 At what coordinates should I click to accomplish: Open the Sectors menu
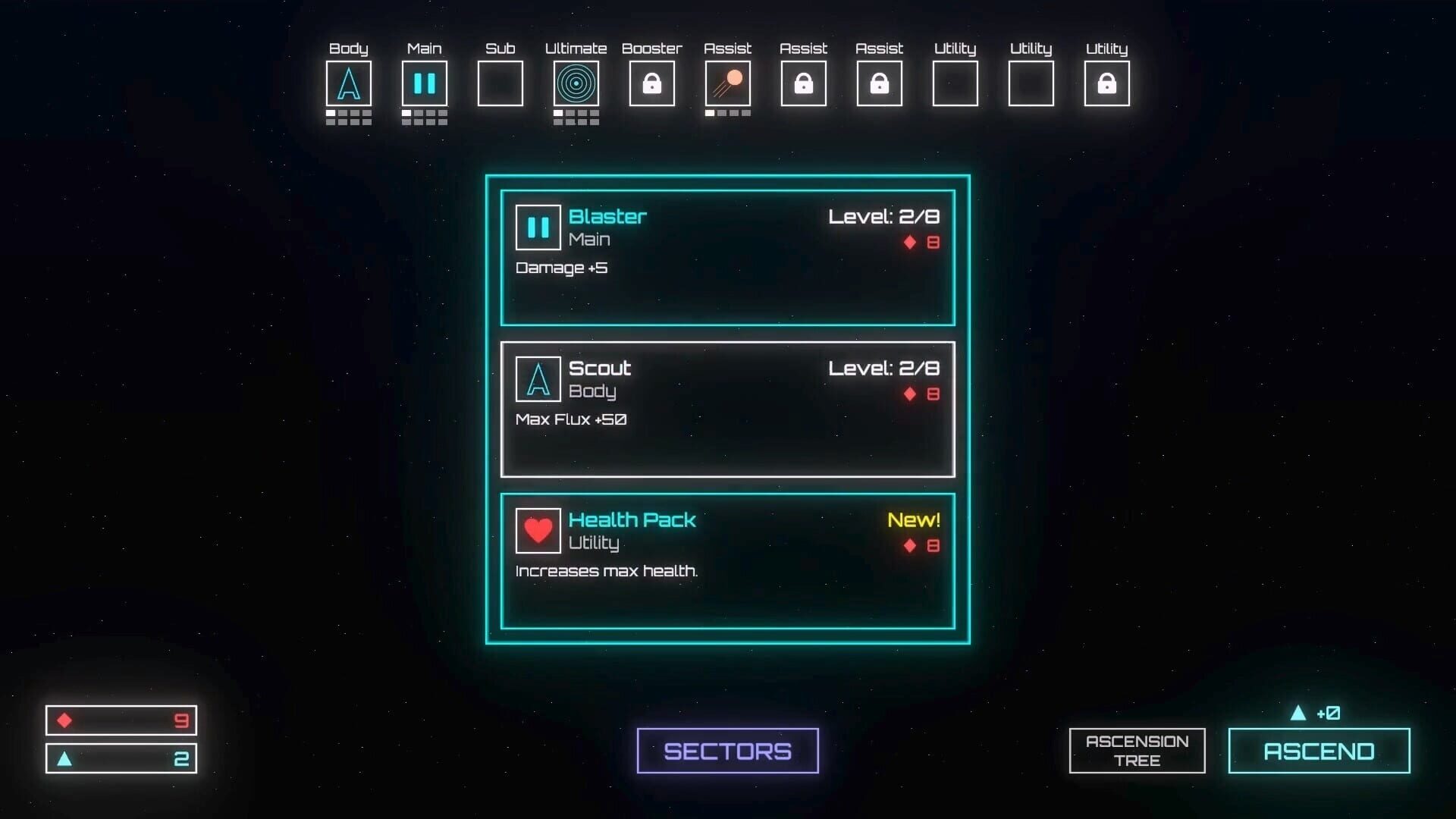pyautogui.click(x=726, y=750)
